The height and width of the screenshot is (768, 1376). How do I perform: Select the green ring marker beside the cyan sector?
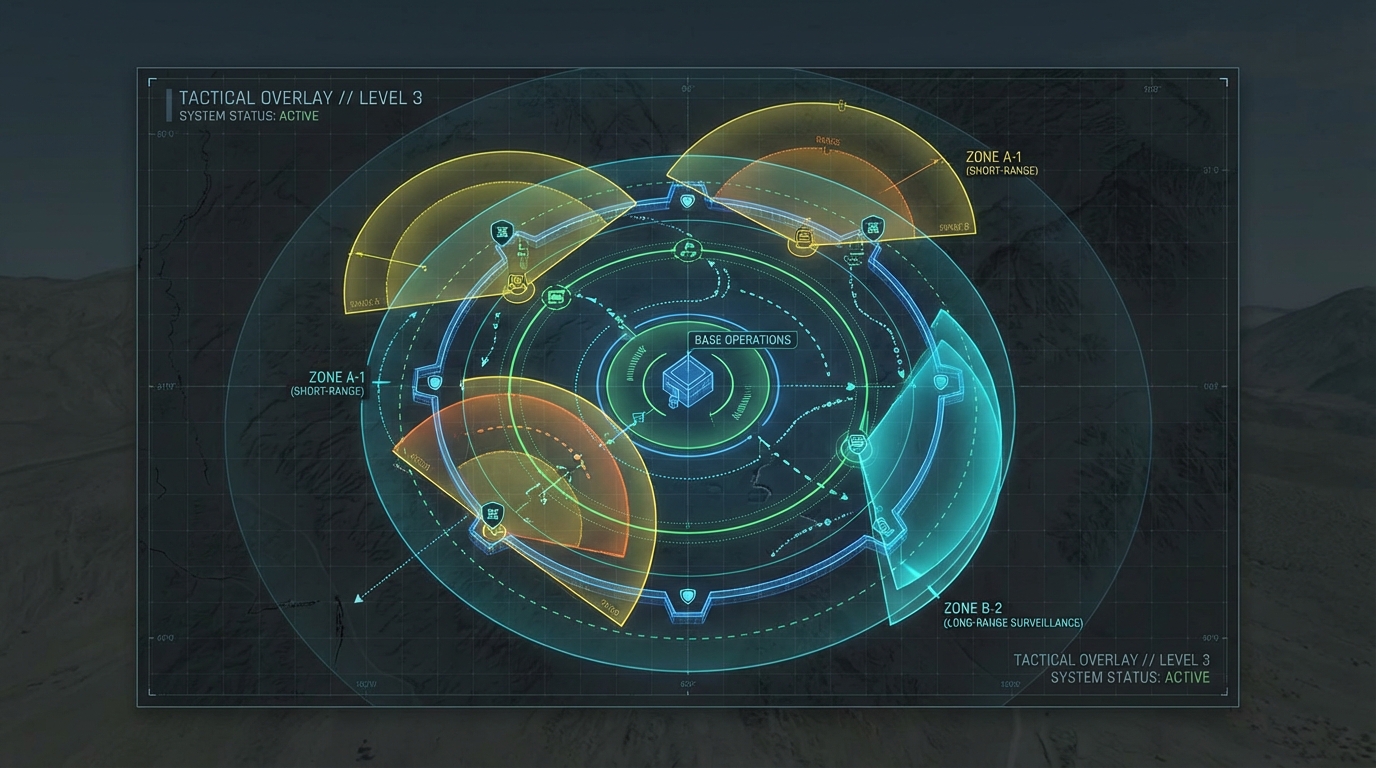pyautogui.click(x=856, y=445)
